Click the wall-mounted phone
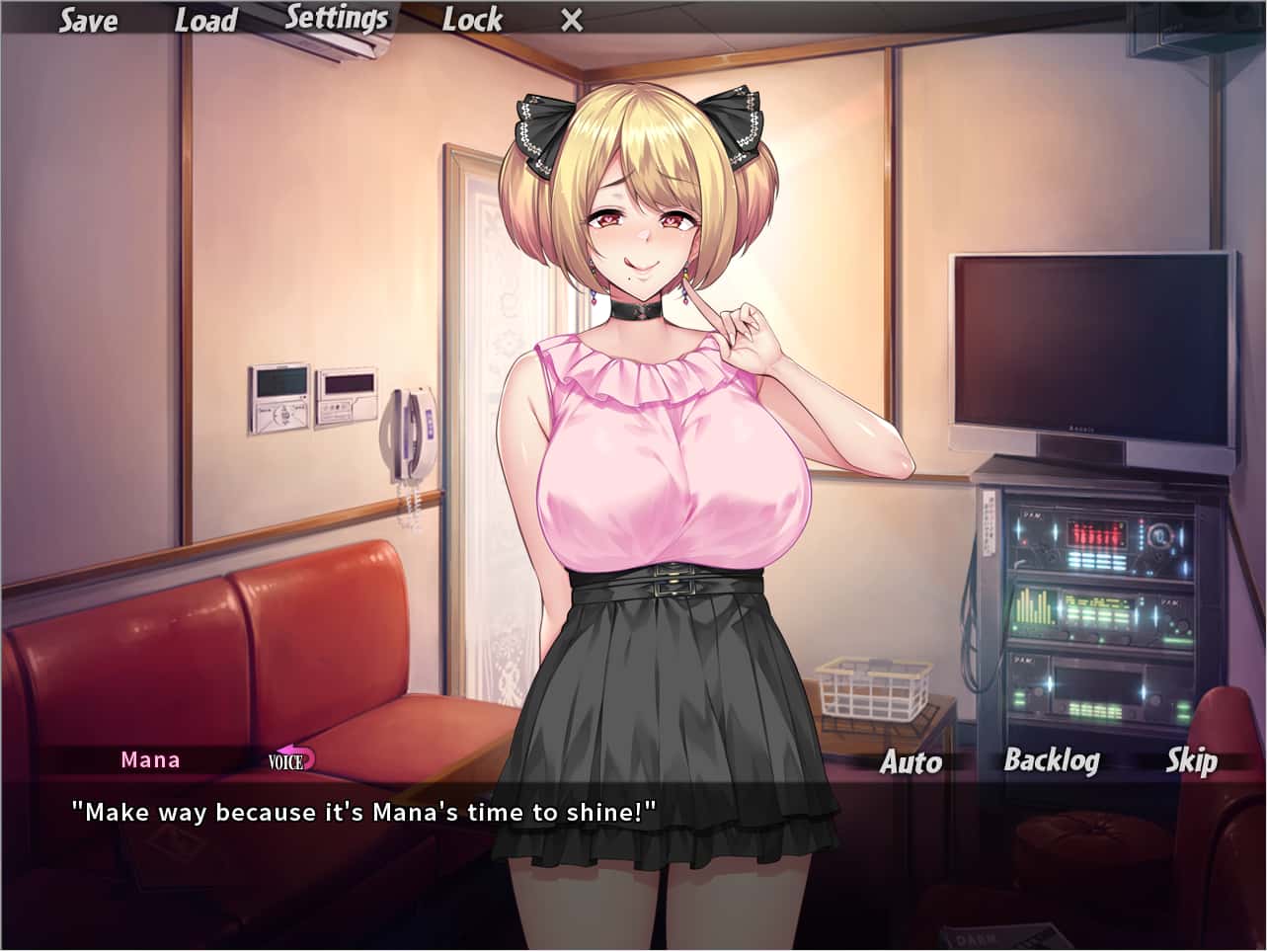Viewport: 1268px width, 952px height. coord(407,435)
